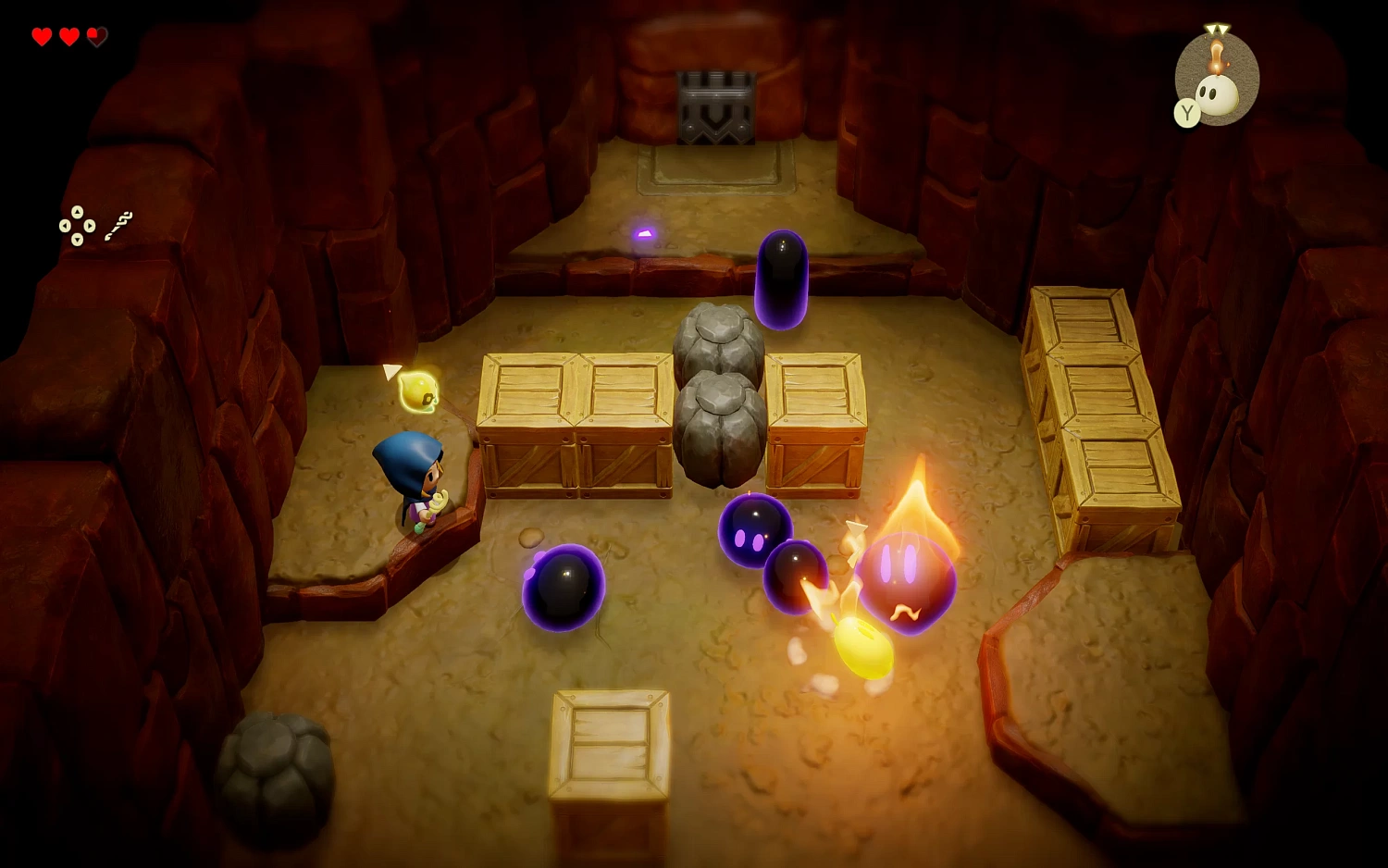Click the left arrow on the D-pad hint

click(x=64, y=227)
